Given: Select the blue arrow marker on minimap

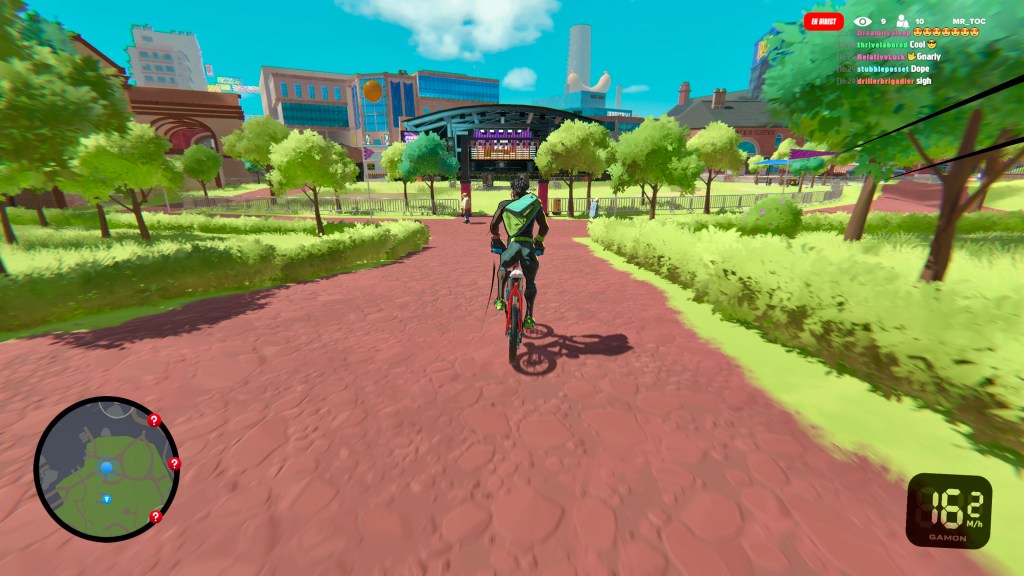Looking at the screenshot, I should coord(109,495).
